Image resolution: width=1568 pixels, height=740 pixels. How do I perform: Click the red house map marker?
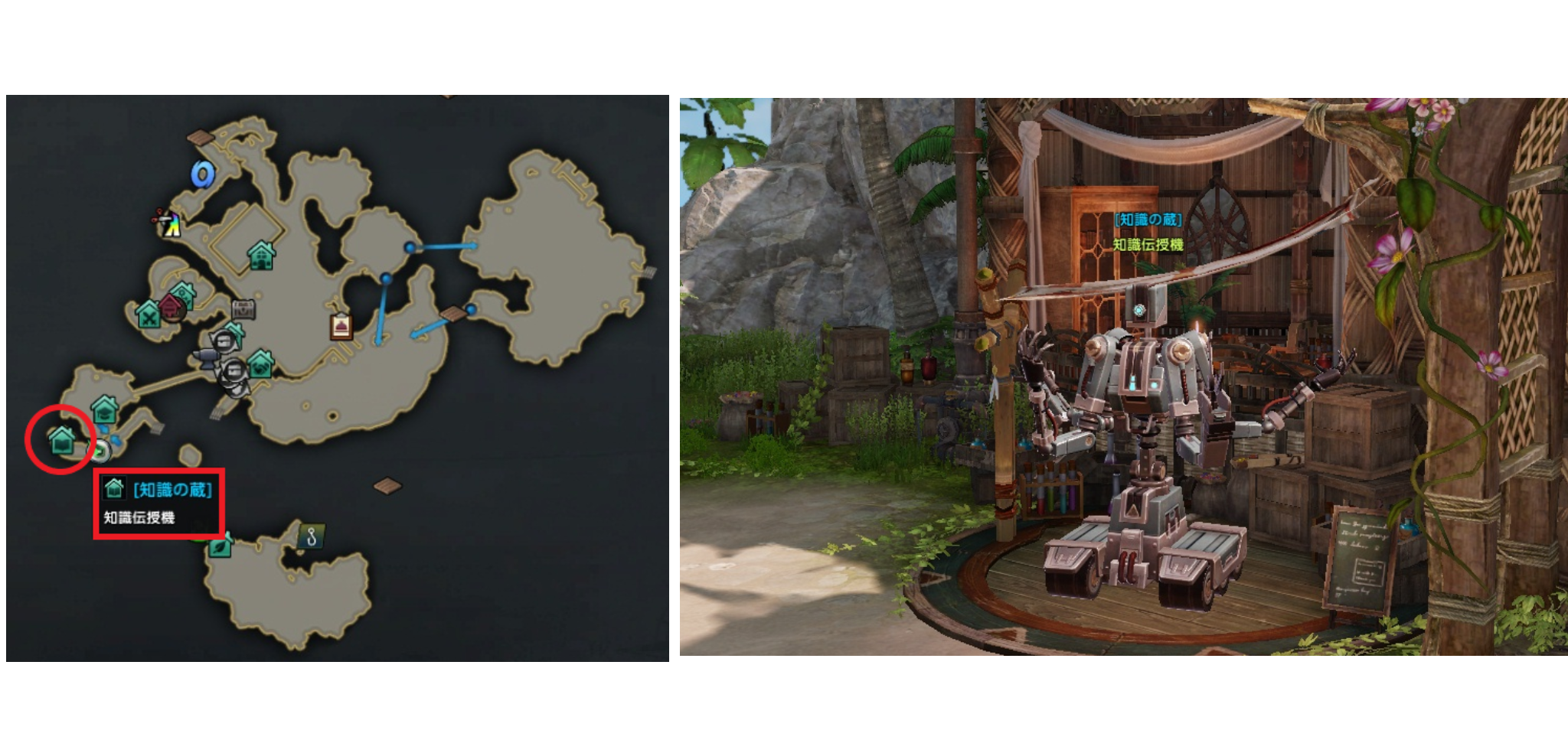pyautogui.click(x=170, y=308)
